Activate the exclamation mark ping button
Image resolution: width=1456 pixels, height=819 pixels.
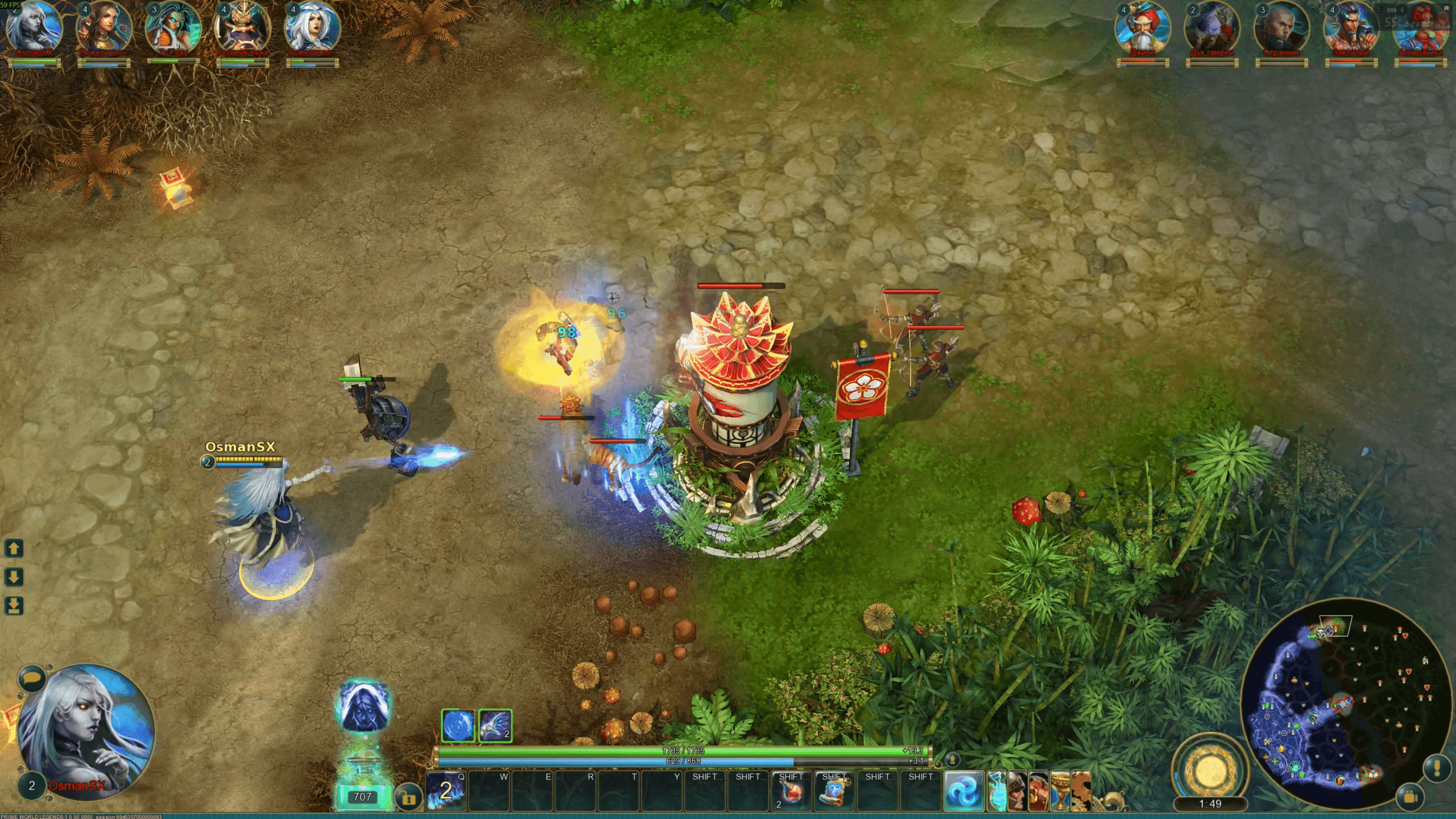tap(1436, 769)
